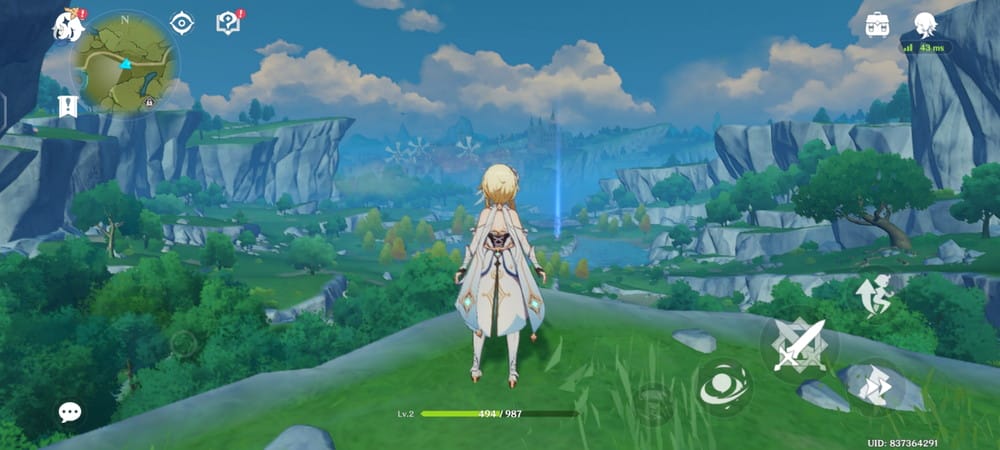Tap the sword attack button
The height and width of the screenshot is (450, 1000).
coord(799,347)
